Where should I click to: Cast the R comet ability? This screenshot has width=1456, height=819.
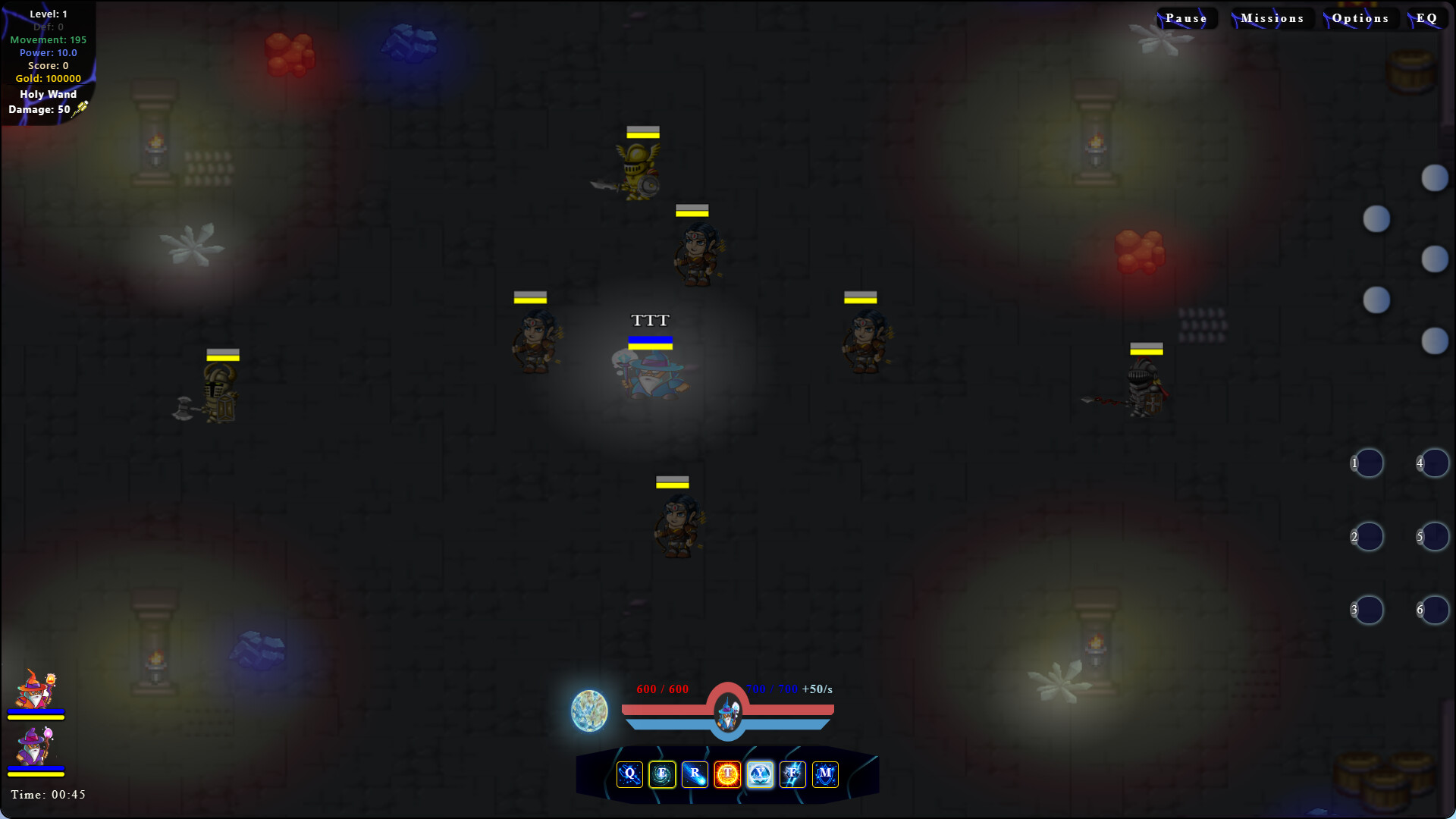pyautogui.click(x=695, y=774)
